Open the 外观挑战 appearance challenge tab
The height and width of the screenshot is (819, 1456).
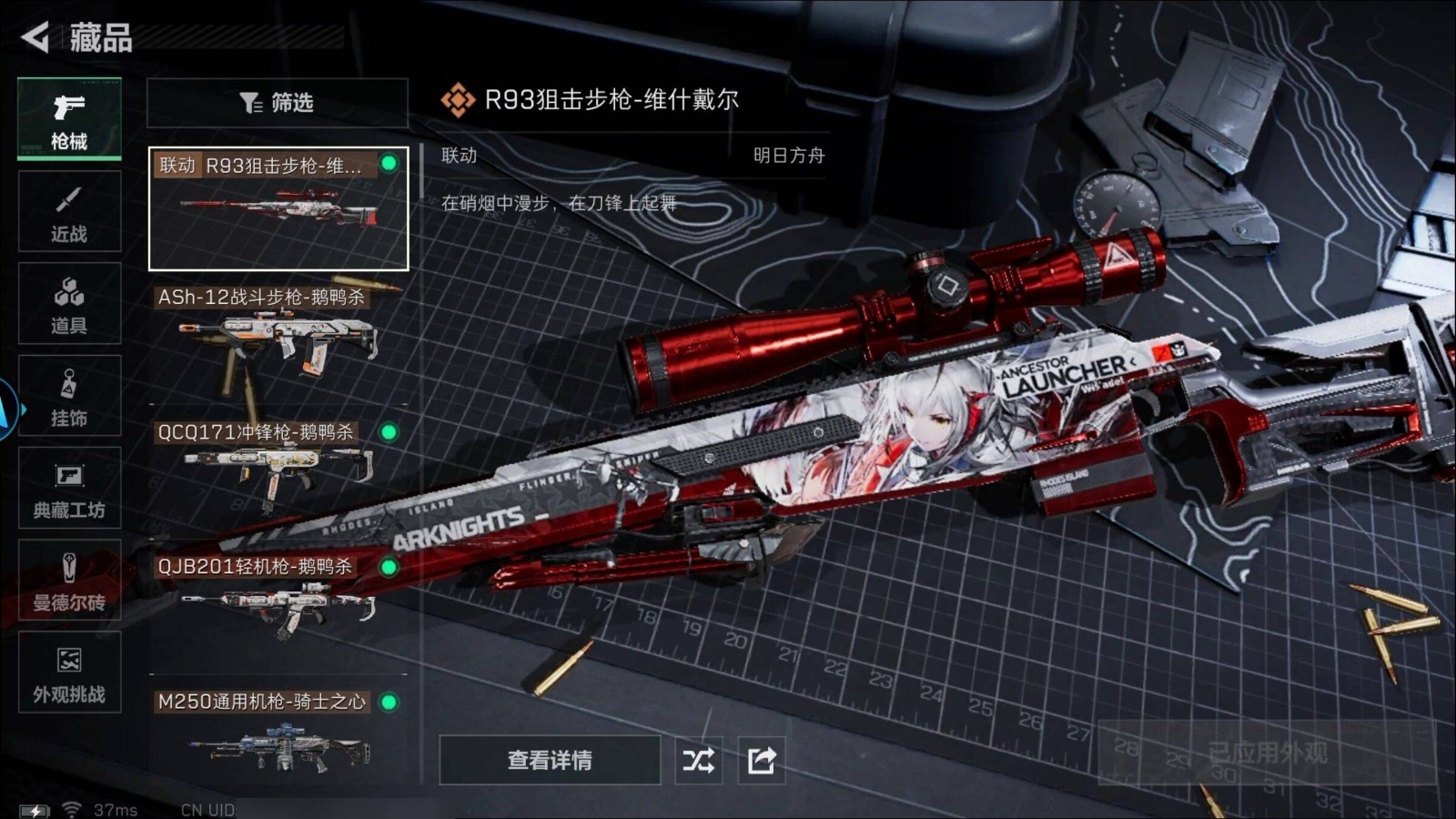[x=69, y=673]
